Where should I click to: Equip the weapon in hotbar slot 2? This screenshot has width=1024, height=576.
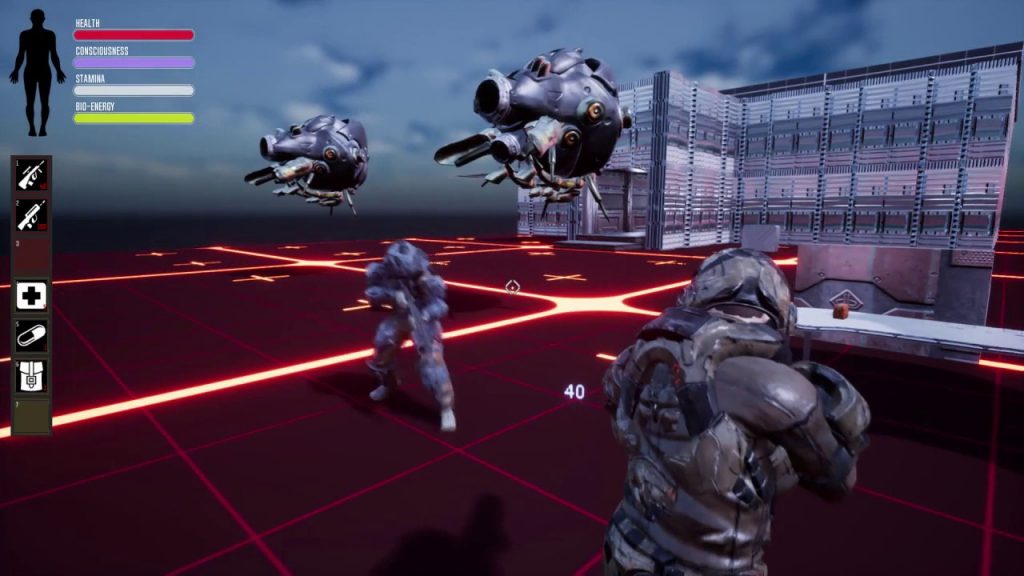pyautogui.click(x=31, y=214)
